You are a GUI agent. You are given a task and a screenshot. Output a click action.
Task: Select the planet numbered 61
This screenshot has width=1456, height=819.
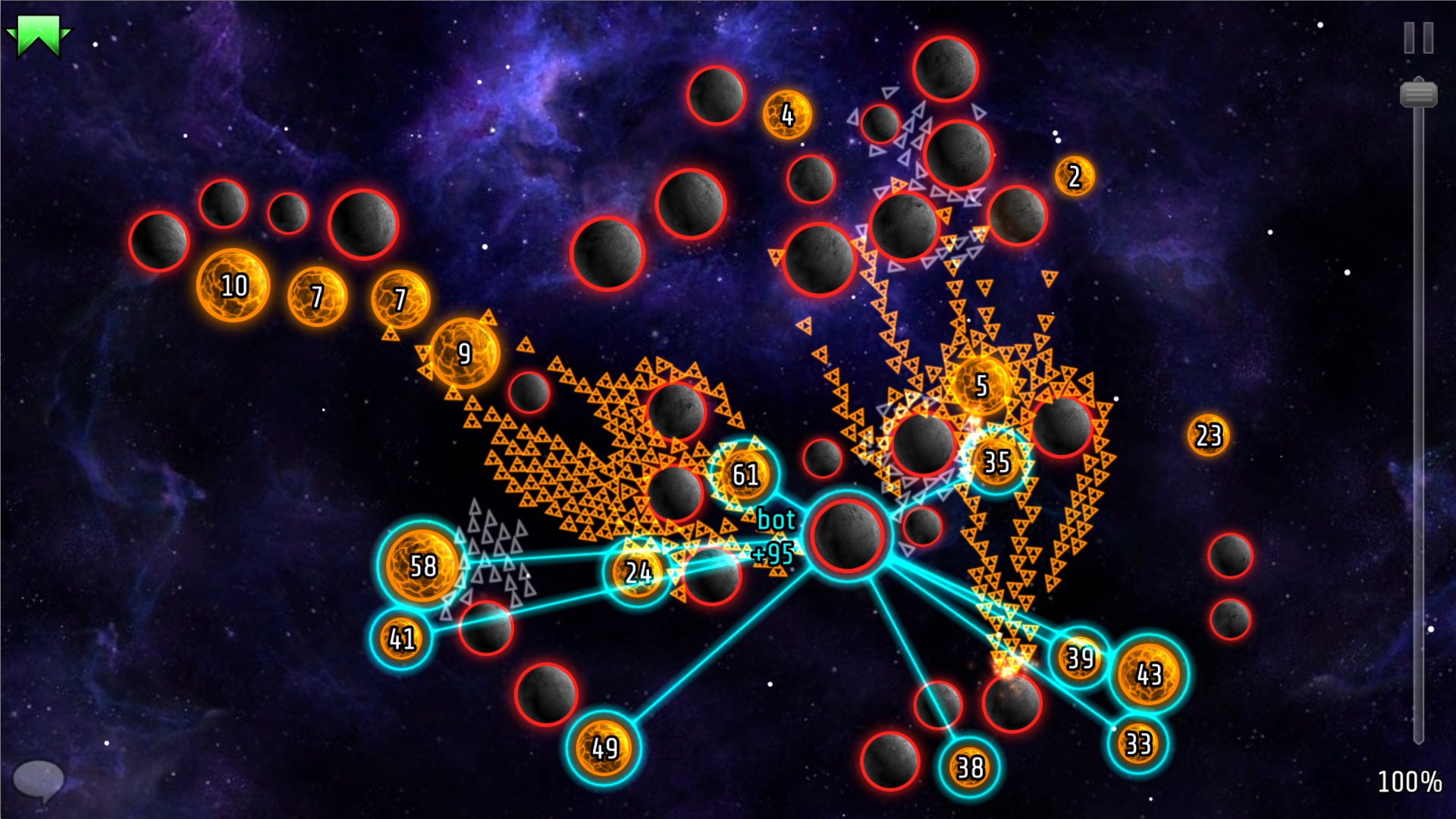[x=744, y=475]
